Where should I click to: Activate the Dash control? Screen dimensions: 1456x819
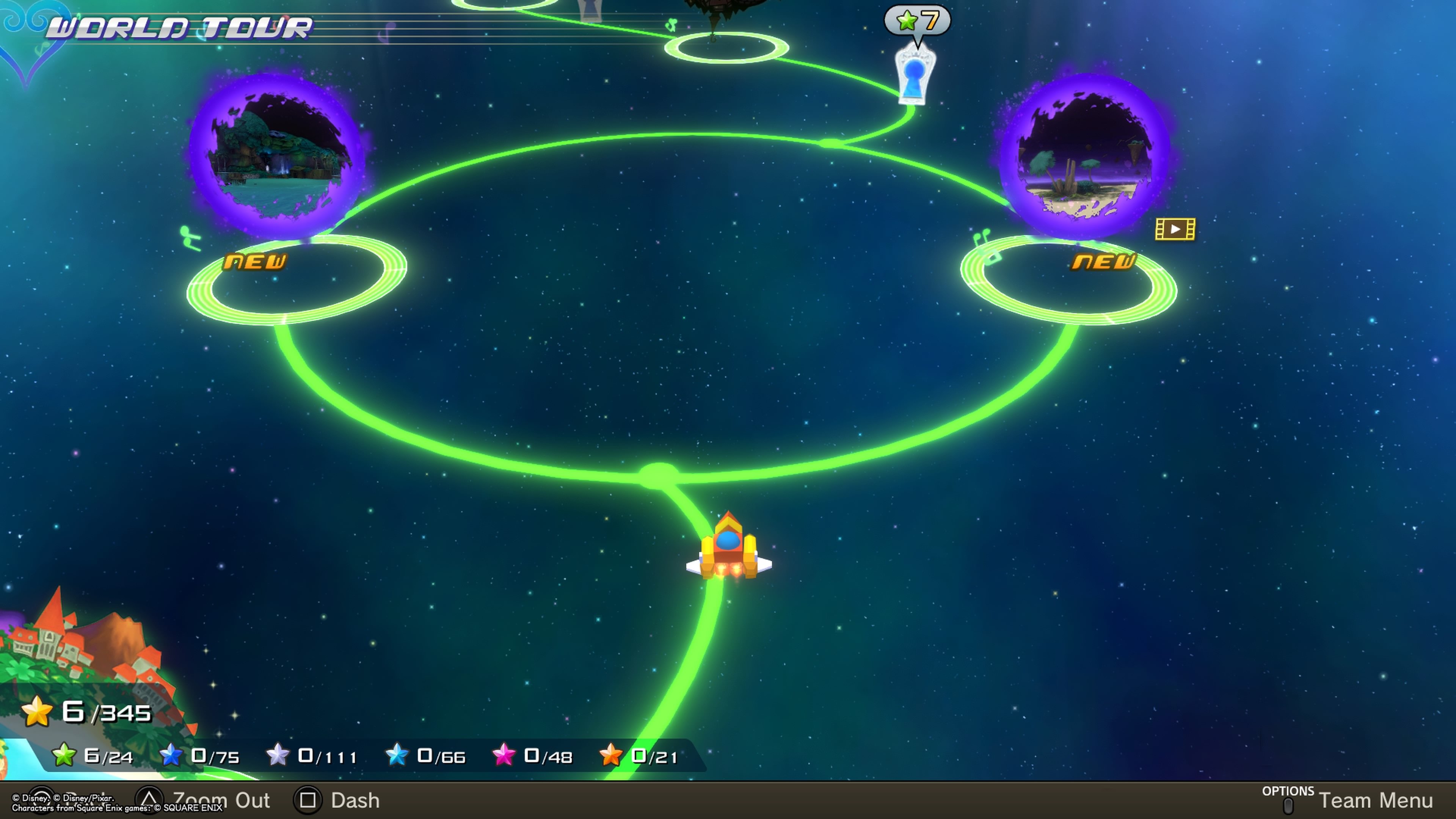(339, 800)
